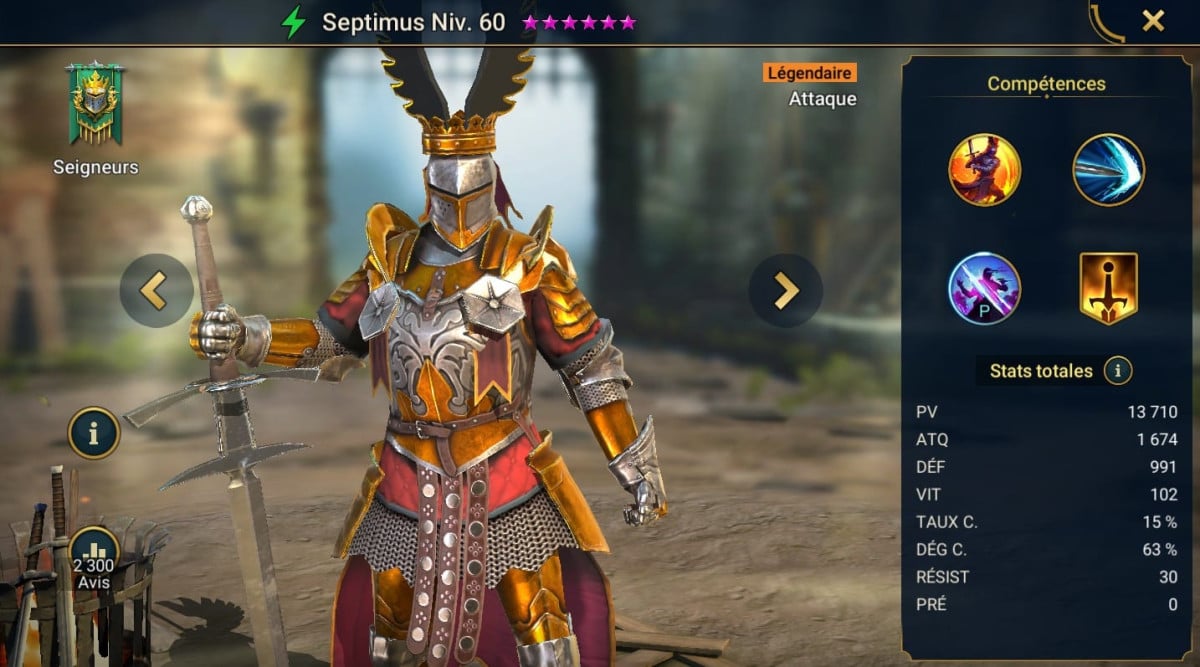Show the previous champion with left arrow
This screenshot has width=1200, height=667.
point(156,290)
